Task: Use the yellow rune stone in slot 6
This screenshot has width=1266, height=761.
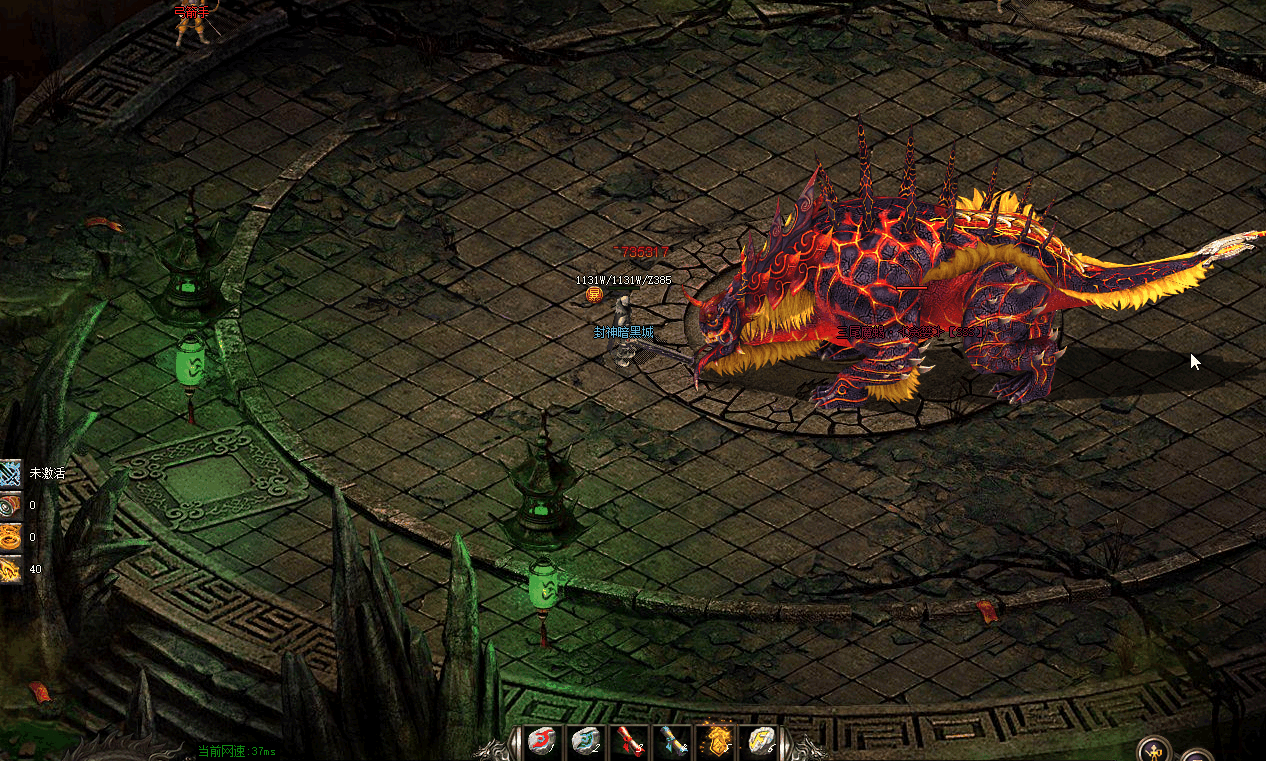Action: click(x=762, y=742)
